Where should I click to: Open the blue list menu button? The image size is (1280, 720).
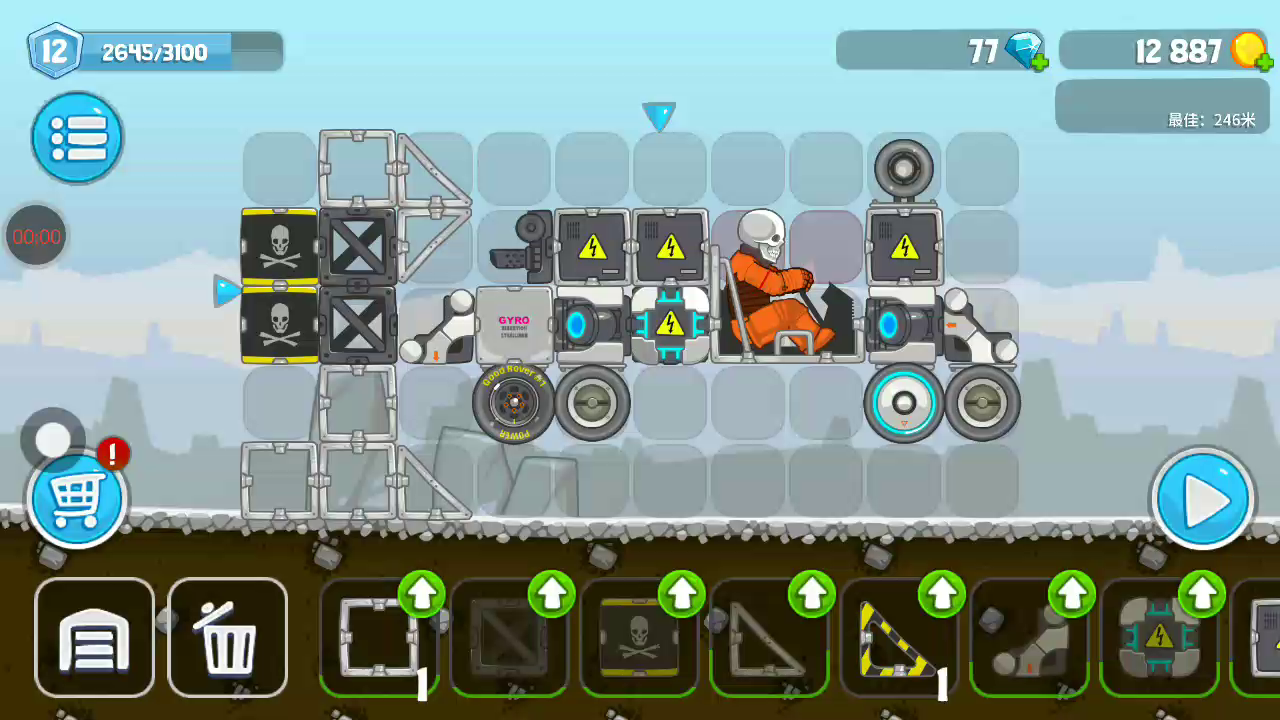[x=77, y=137]
